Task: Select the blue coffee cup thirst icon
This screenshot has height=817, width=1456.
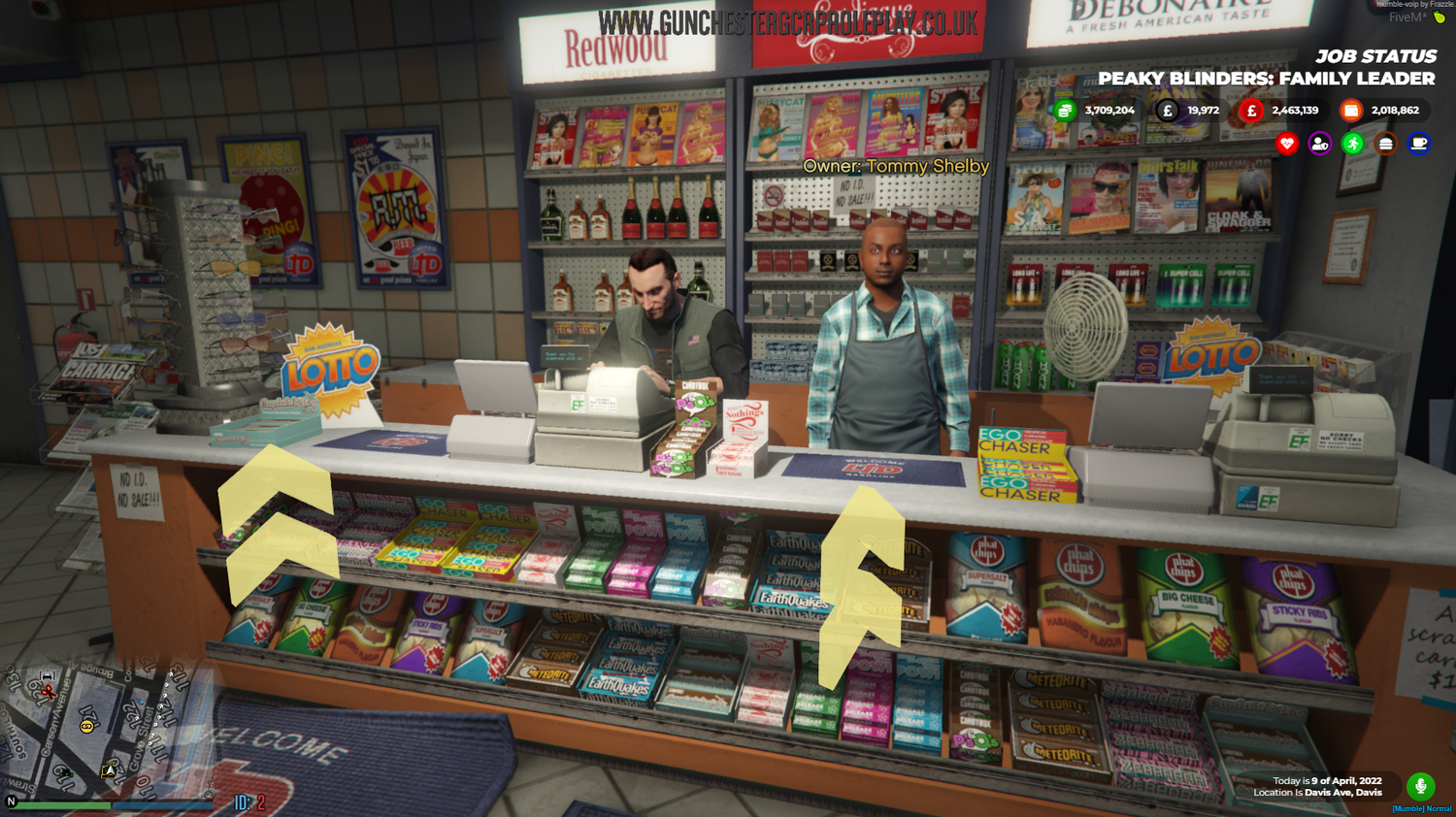Action: tap(1417, 143)
